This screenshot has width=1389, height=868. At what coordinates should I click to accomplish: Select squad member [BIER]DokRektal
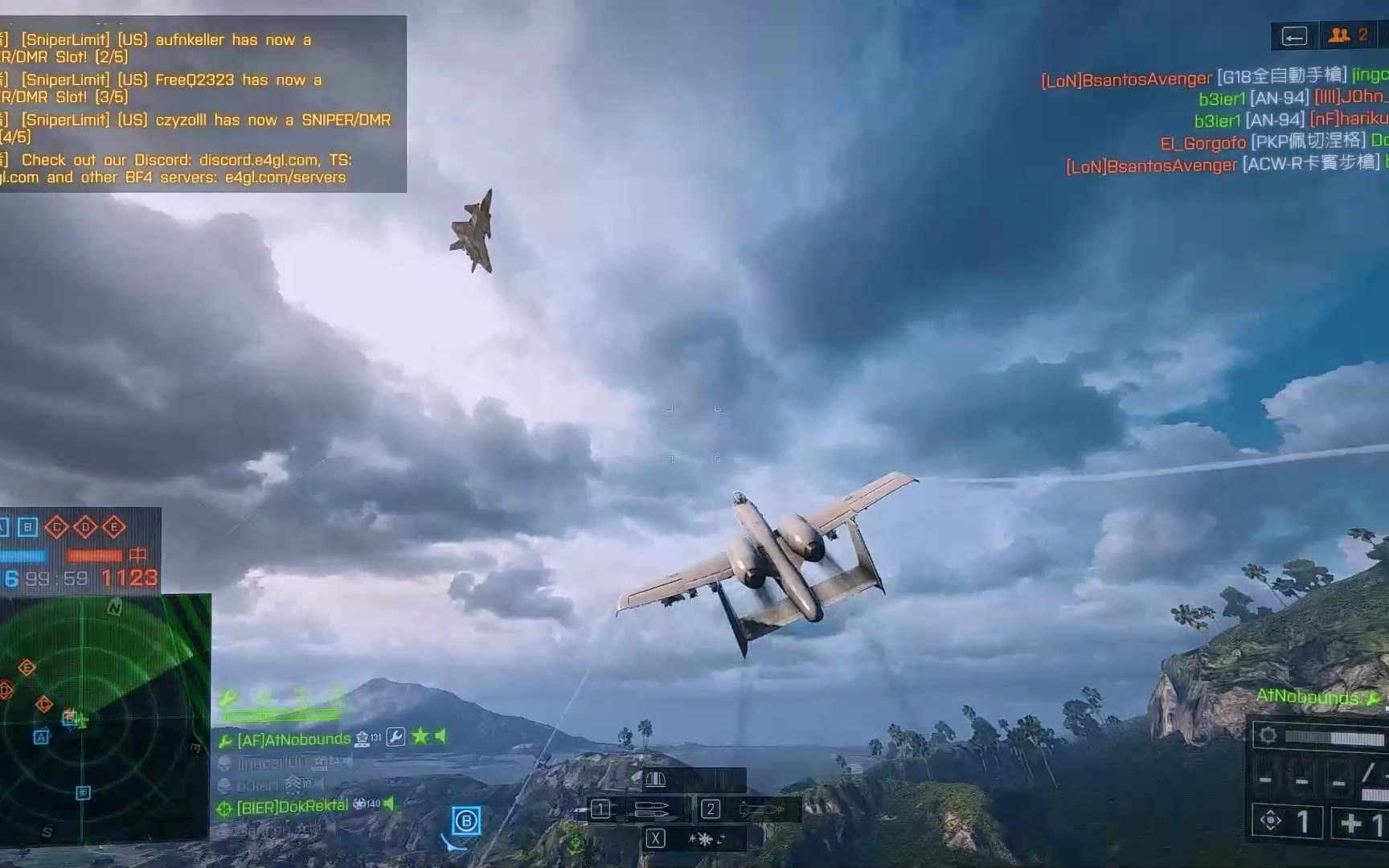(293, 806)
